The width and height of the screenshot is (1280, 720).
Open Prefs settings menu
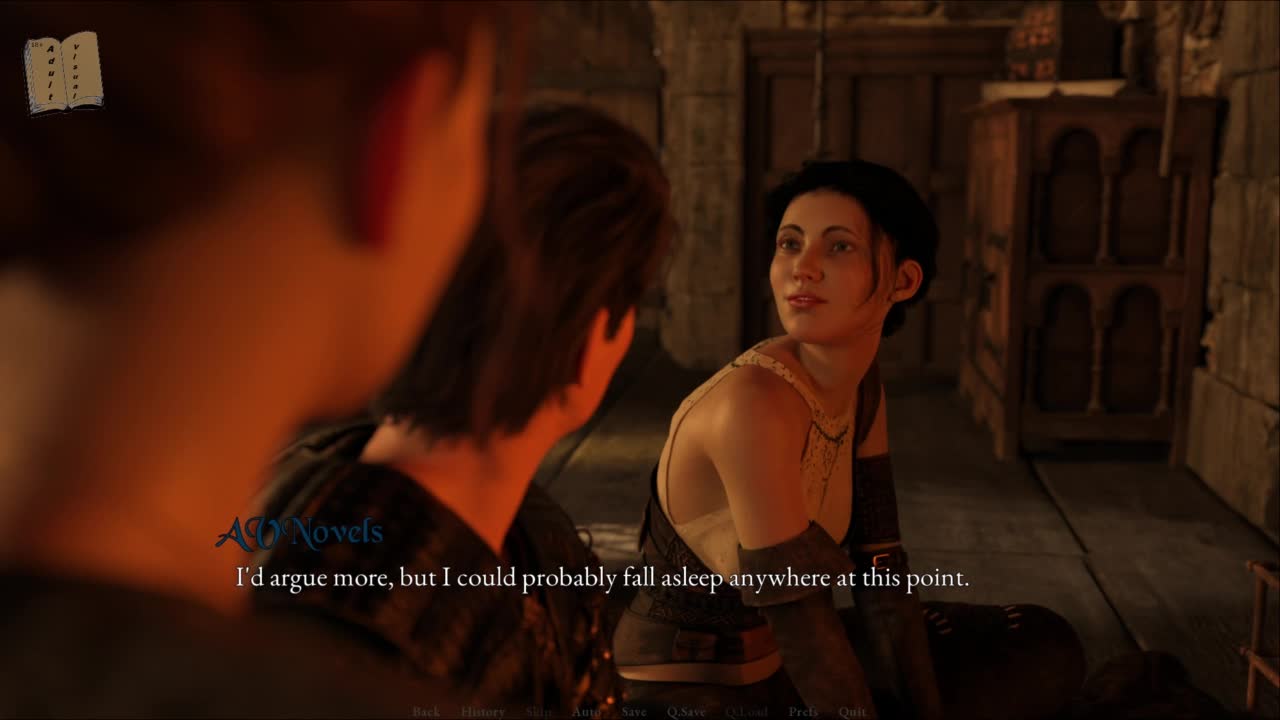tap(803, 712)
